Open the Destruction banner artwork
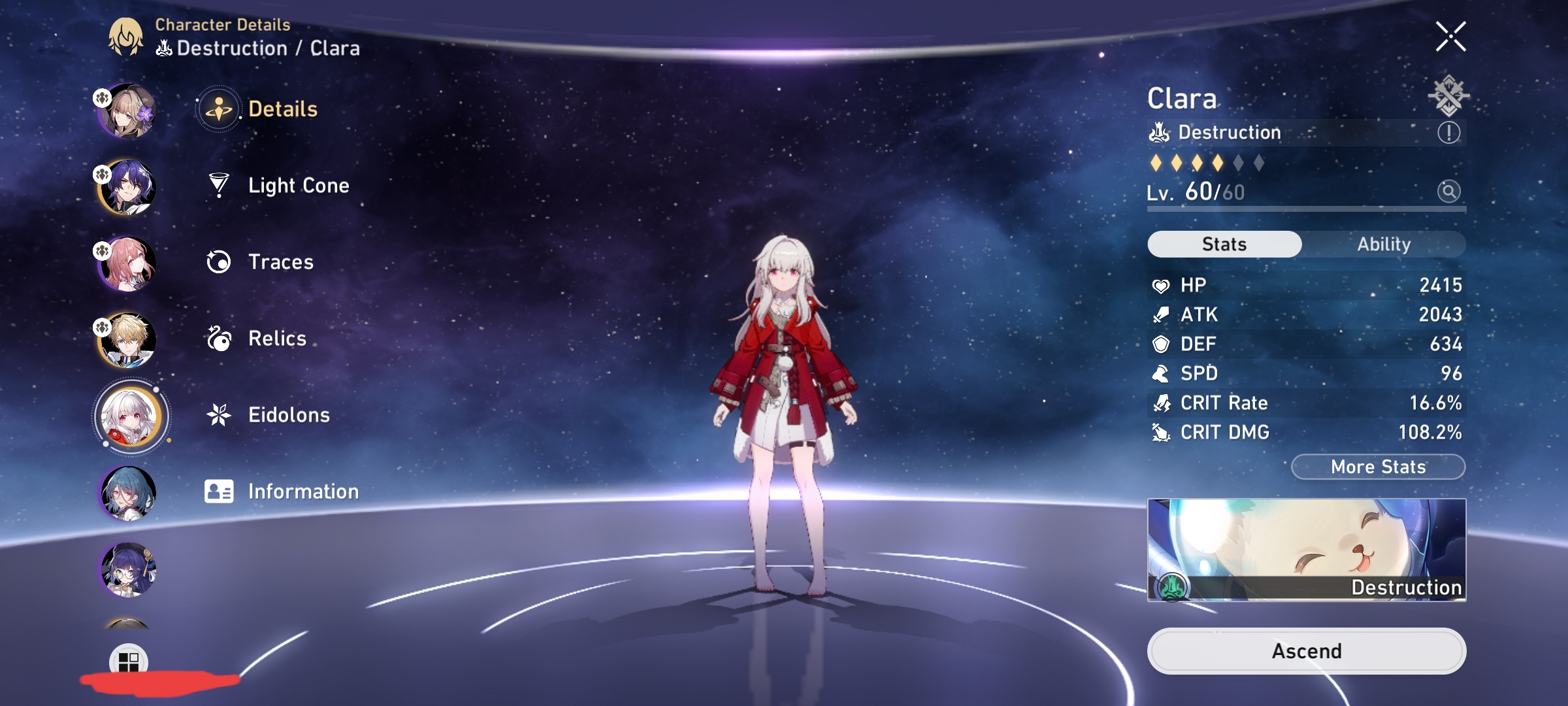 pos(1307,549)
